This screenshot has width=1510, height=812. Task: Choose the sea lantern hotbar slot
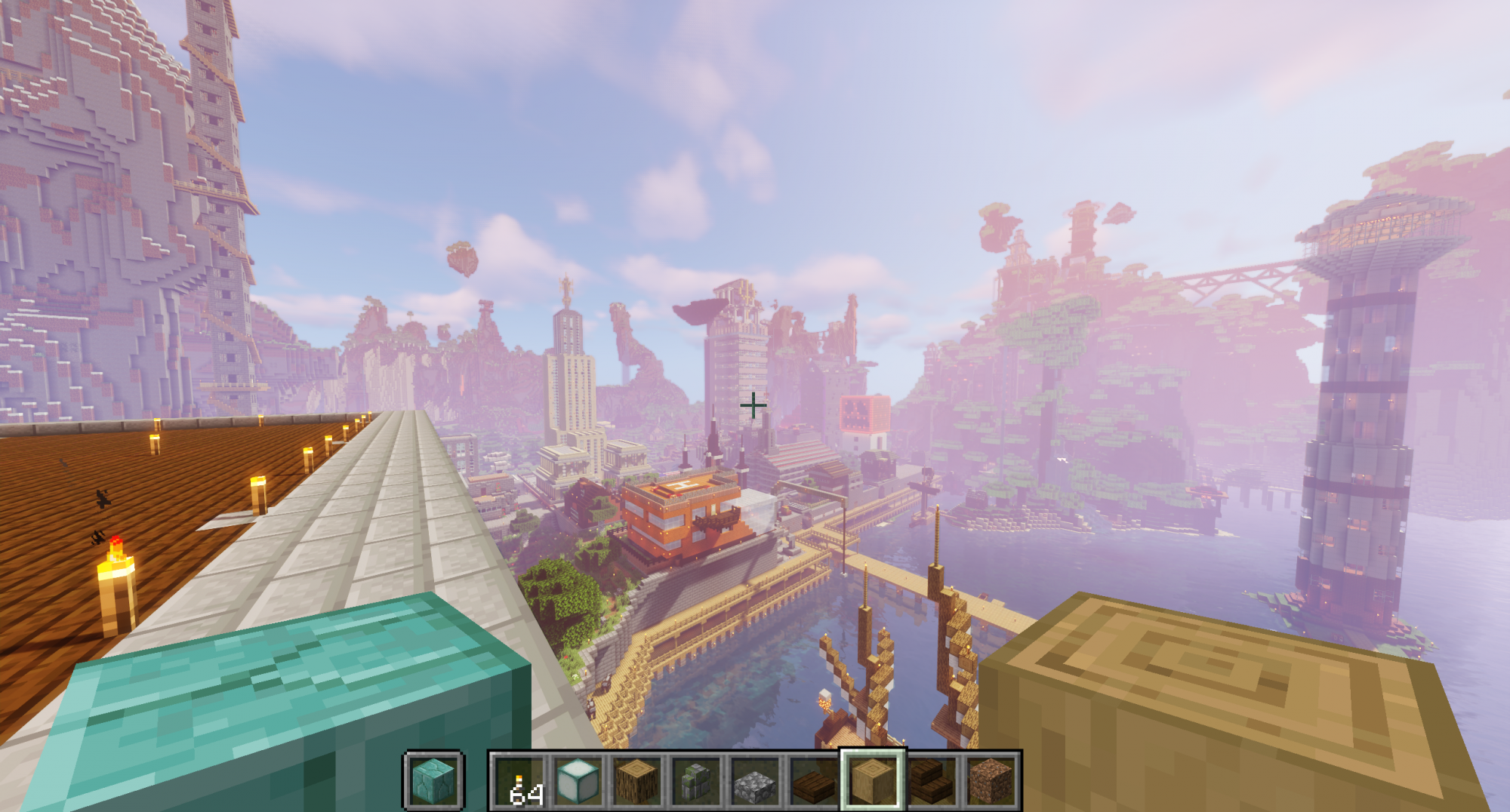(578, 780)
